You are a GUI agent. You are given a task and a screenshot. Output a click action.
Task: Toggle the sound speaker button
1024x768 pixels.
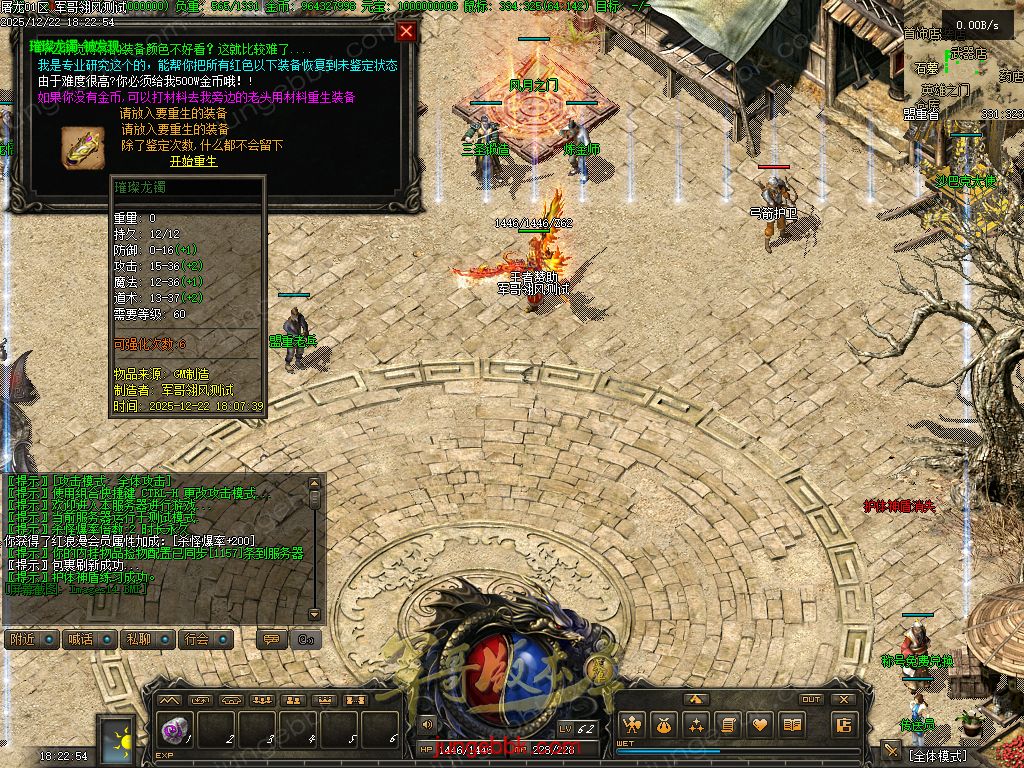[x=427, y=724]
